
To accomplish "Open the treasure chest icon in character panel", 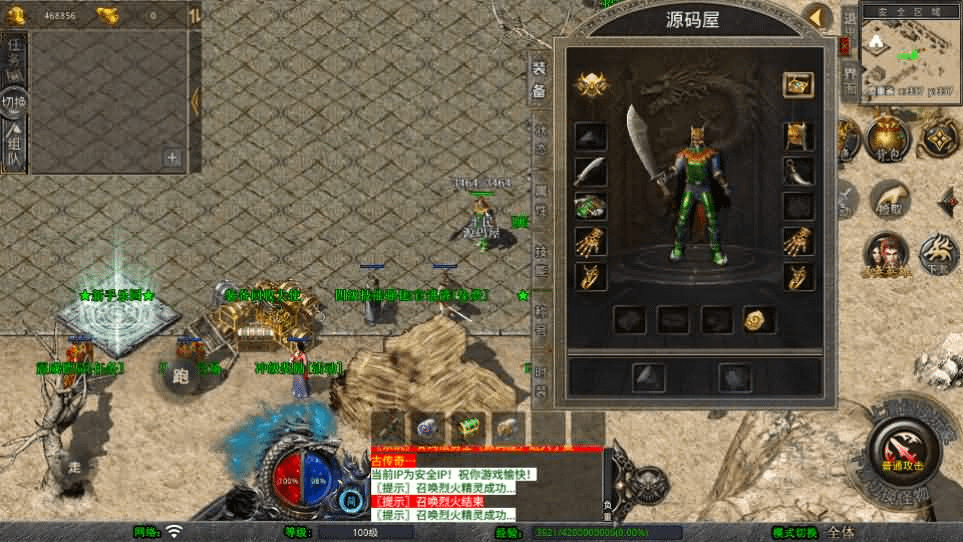I will coord(797,84).
